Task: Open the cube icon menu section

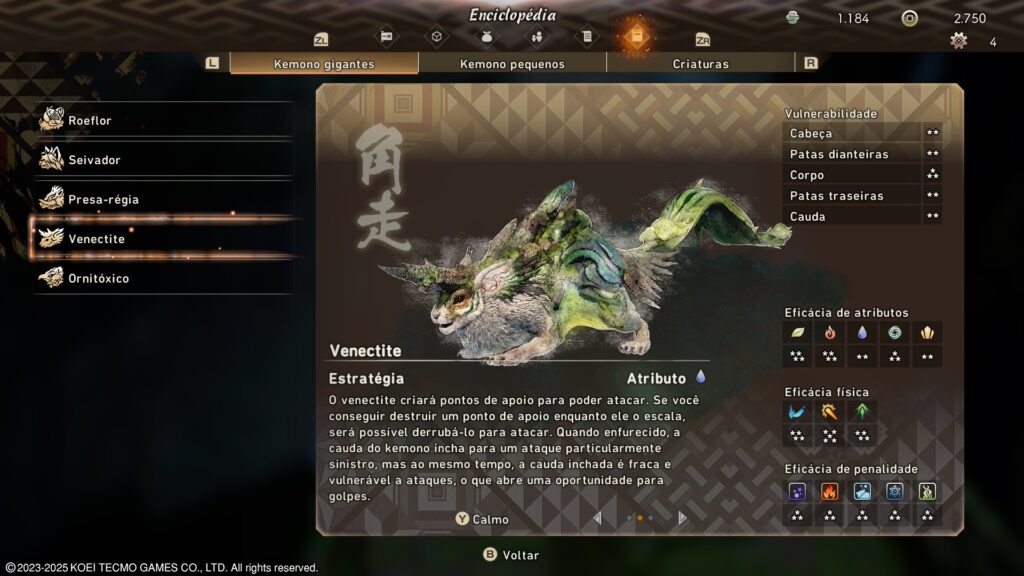Action: click(x=436, y=37)
